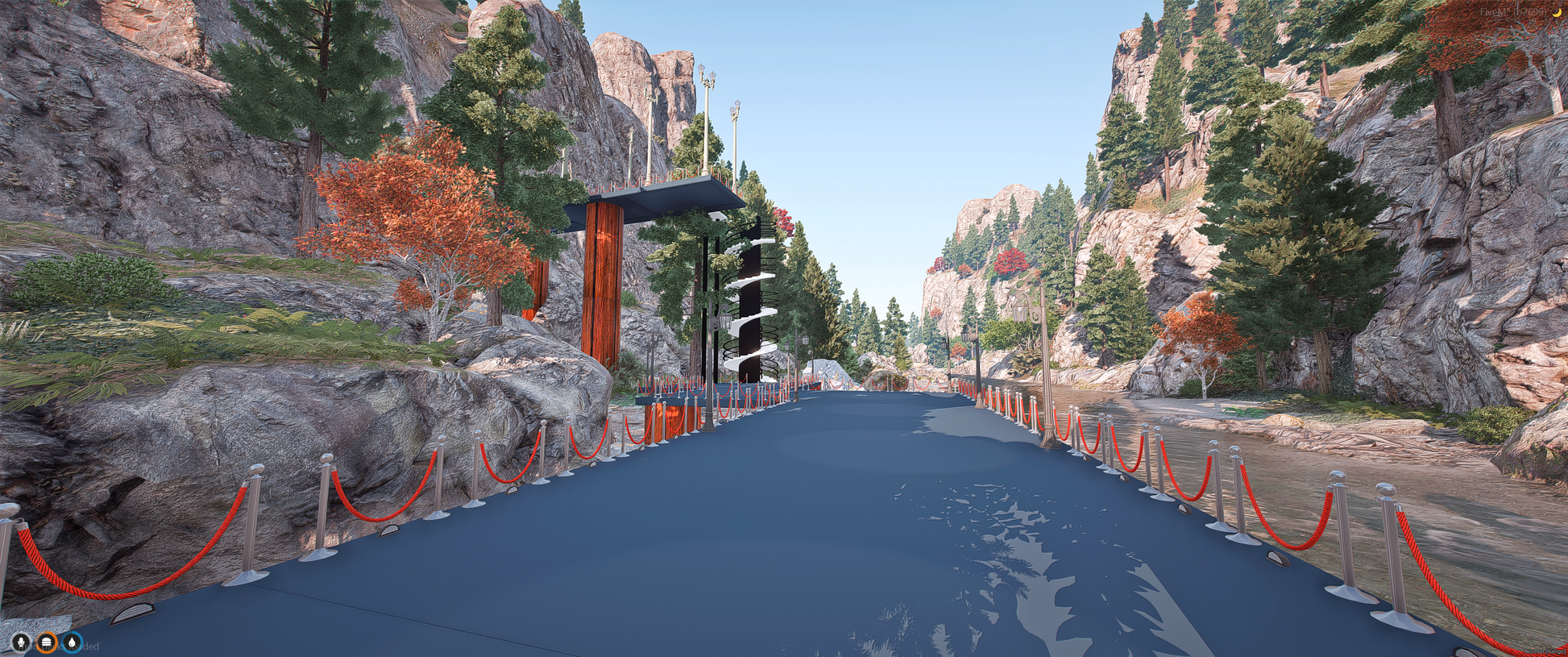
Task: Select the burger hunger status icon
Action: (47, 642)
